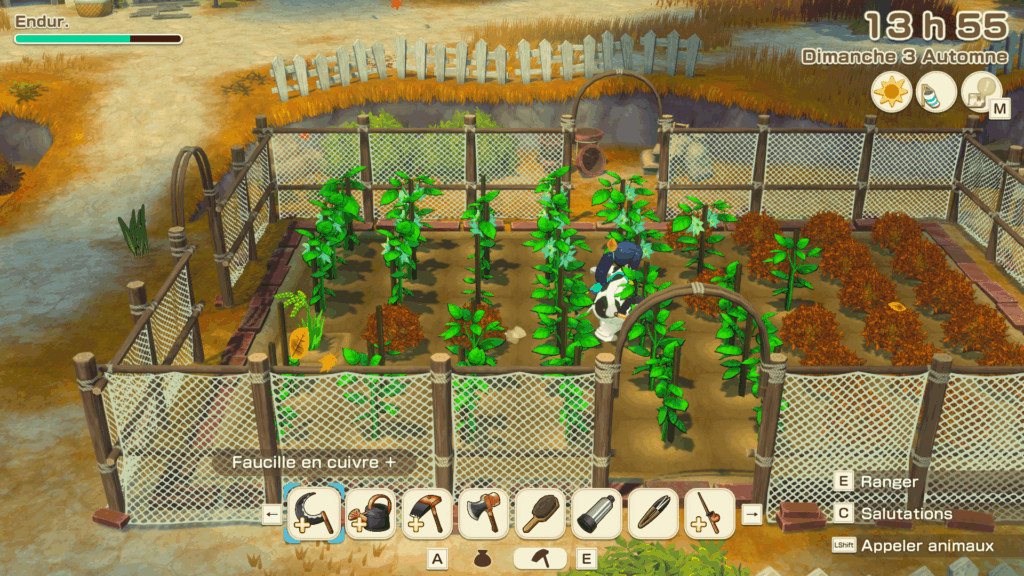The height and width of the screenshot is (576, 1024).
Task: Click the windsock icon near the date
Action: point(935,93)
